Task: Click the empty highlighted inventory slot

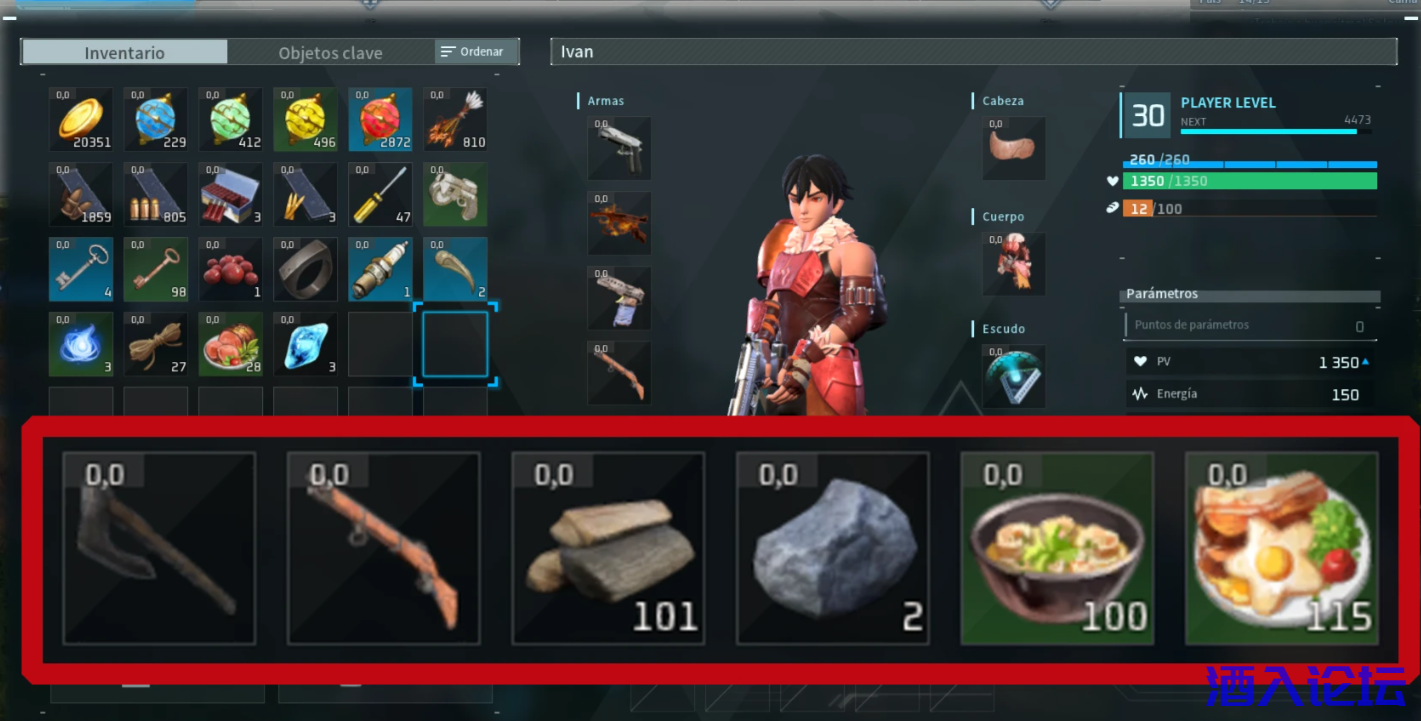Action: pyautogui.click(x=455, y=344)
